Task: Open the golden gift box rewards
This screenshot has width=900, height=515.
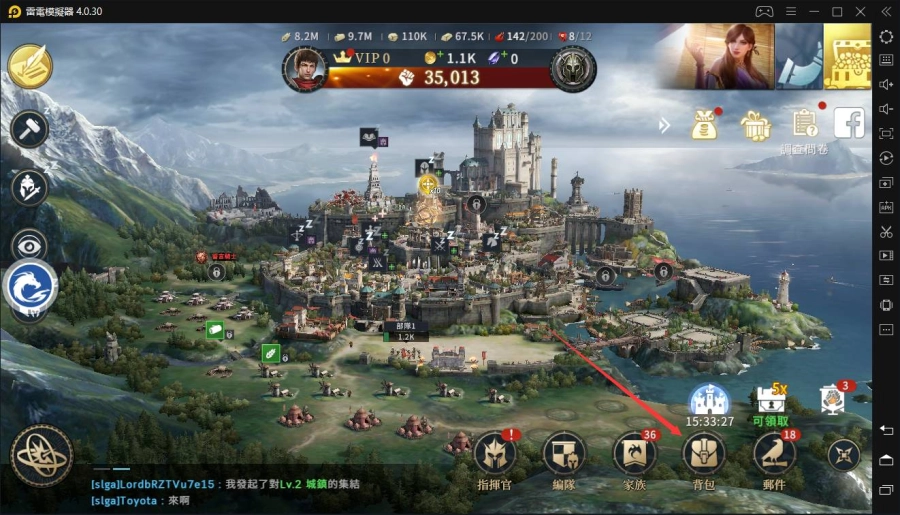Action: click(755, 125)
